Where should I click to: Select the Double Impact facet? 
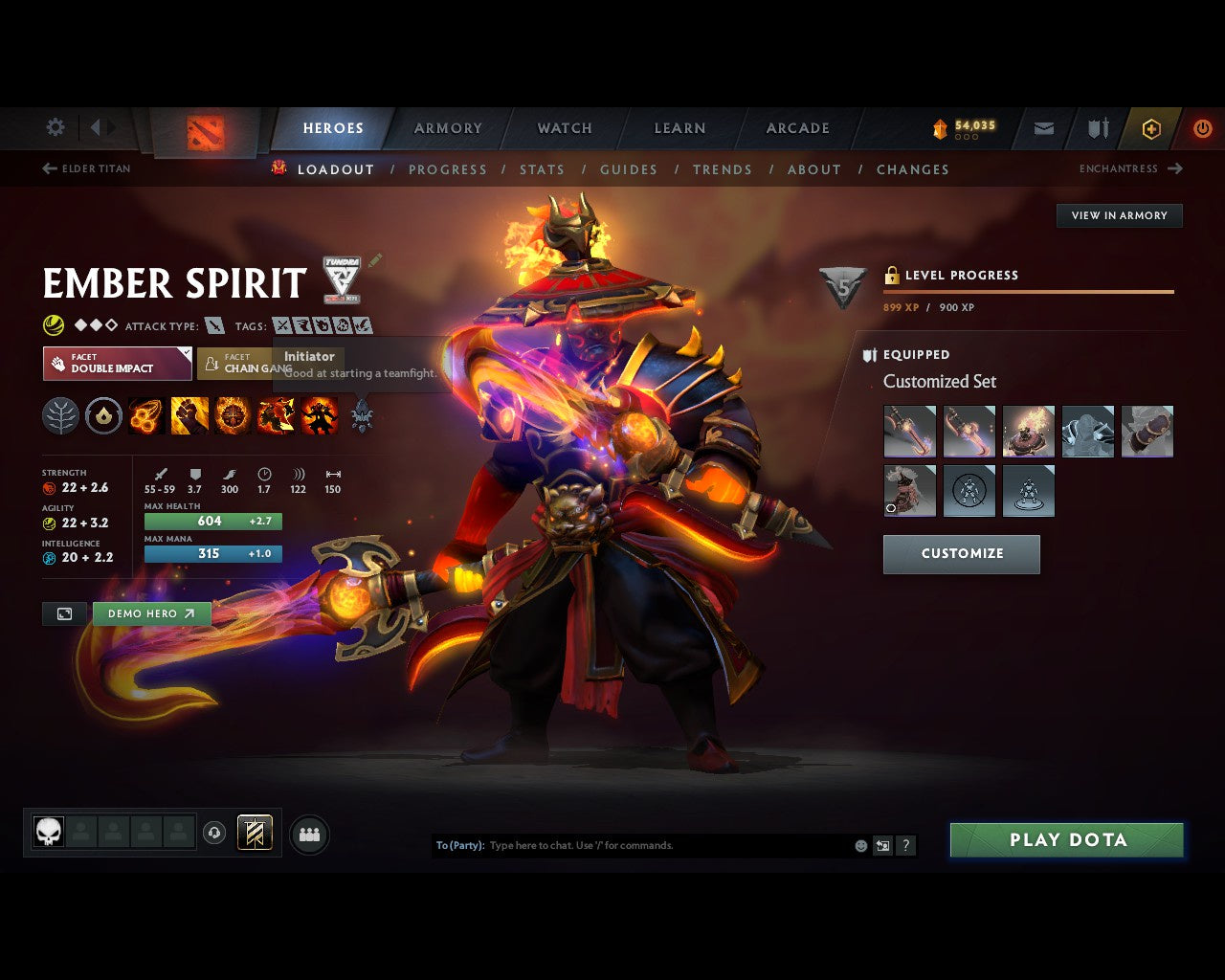[x=117, y=364]
